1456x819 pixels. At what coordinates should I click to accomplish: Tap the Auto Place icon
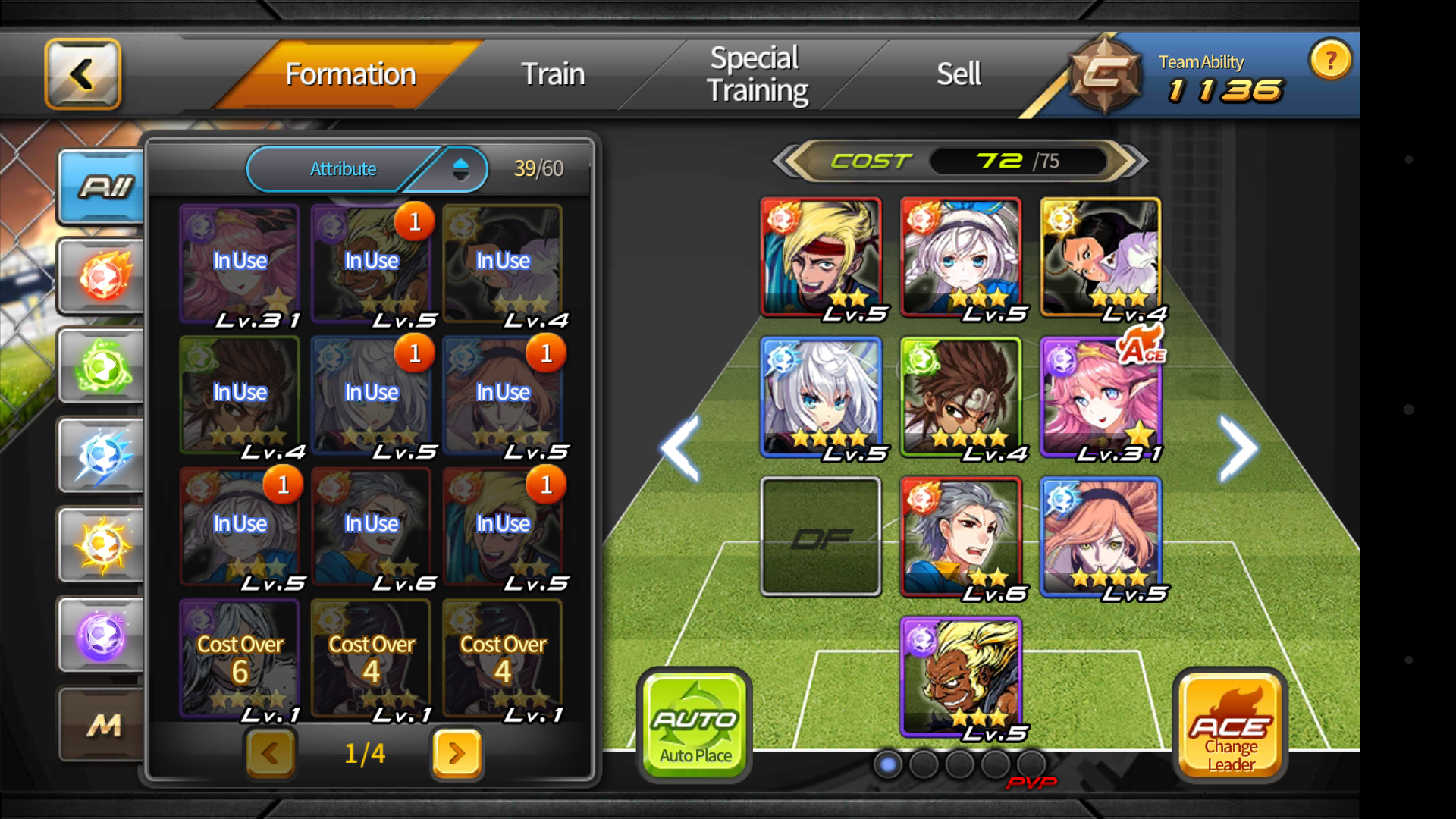[x=694, y=720]
